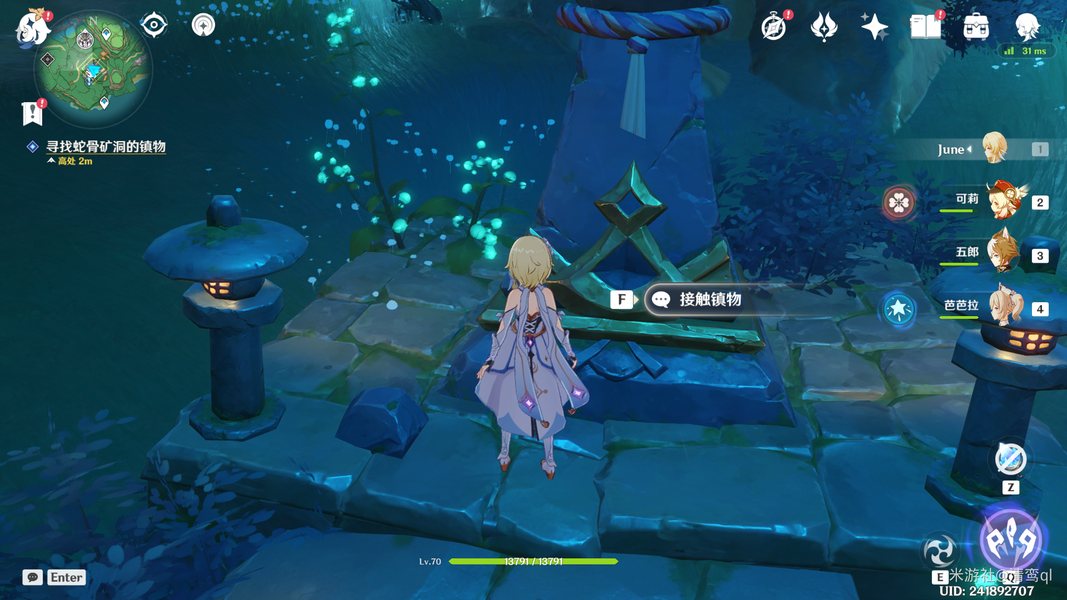Click the eye-shaped compass icon
1067x600 pixels.
click(153, 24)
